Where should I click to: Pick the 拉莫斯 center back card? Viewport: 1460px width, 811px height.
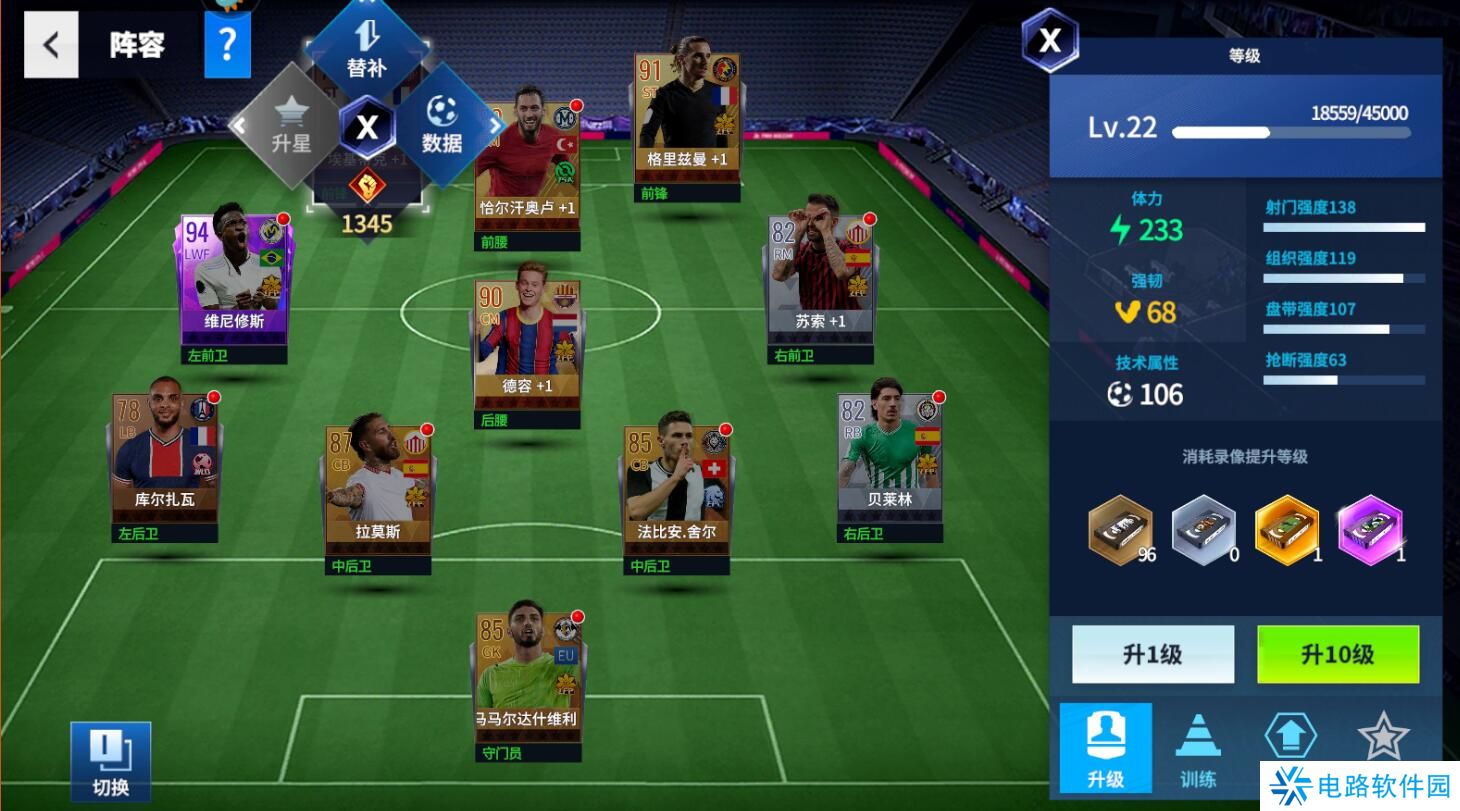378,488
